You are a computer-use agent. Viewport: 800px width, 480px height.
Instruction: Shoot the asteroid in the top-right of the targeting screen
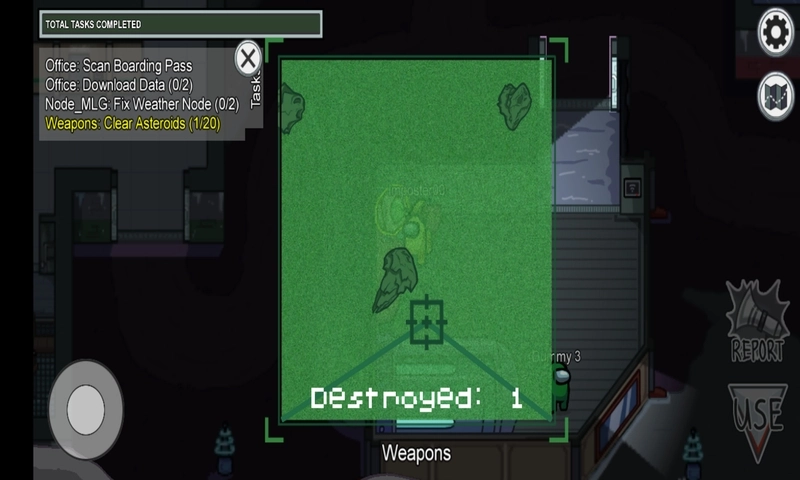coord(515,104)
